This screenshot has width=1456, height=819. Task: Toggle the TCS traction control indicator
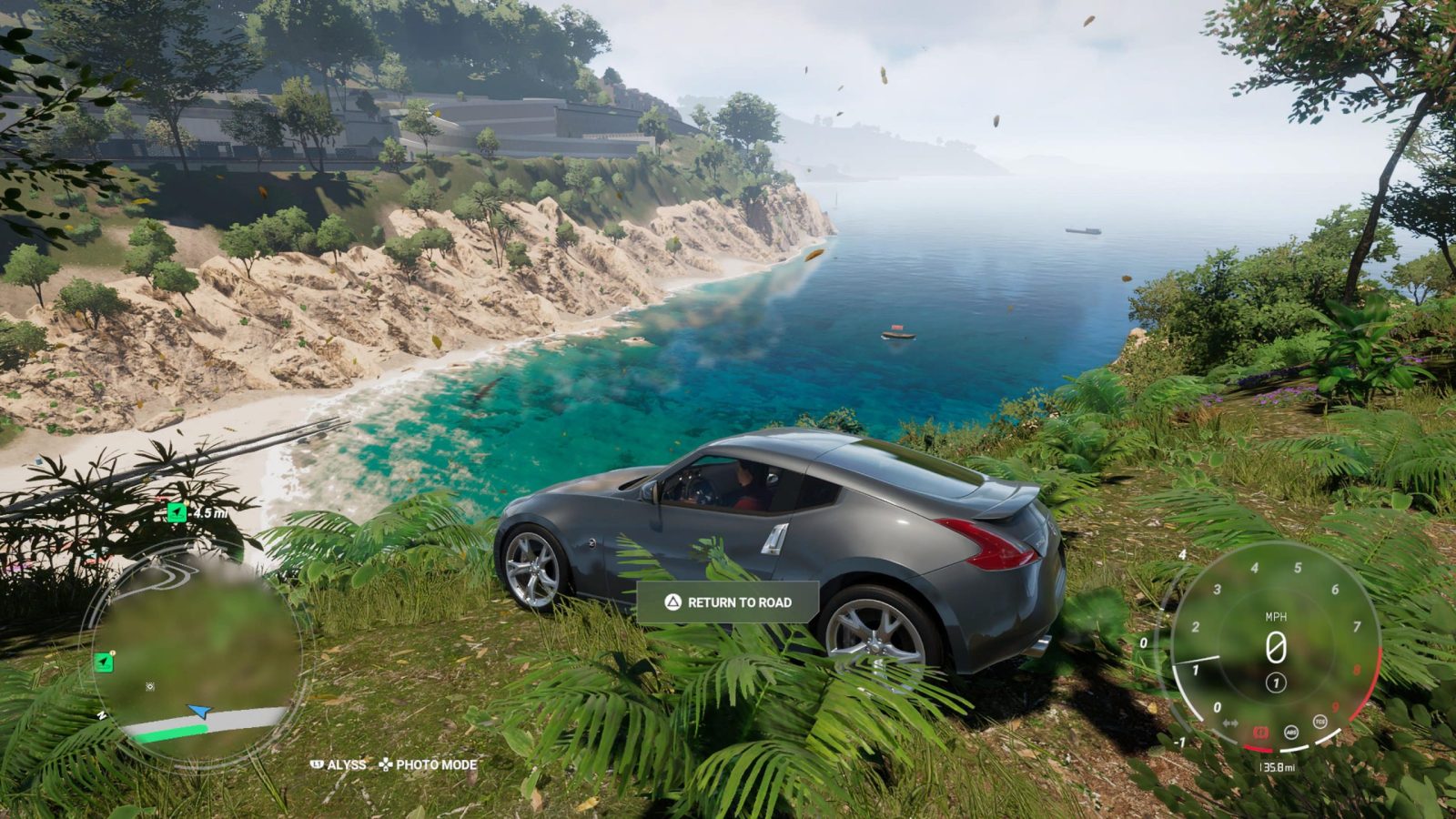1319,723
